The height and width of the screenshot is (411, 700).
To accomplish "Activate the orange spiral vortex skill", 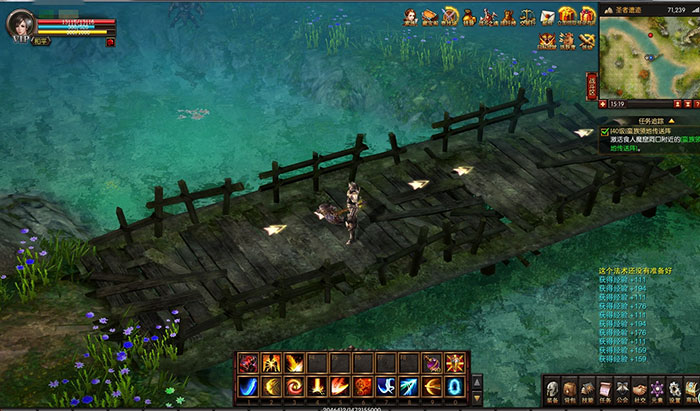I will (x=292, y=386).
